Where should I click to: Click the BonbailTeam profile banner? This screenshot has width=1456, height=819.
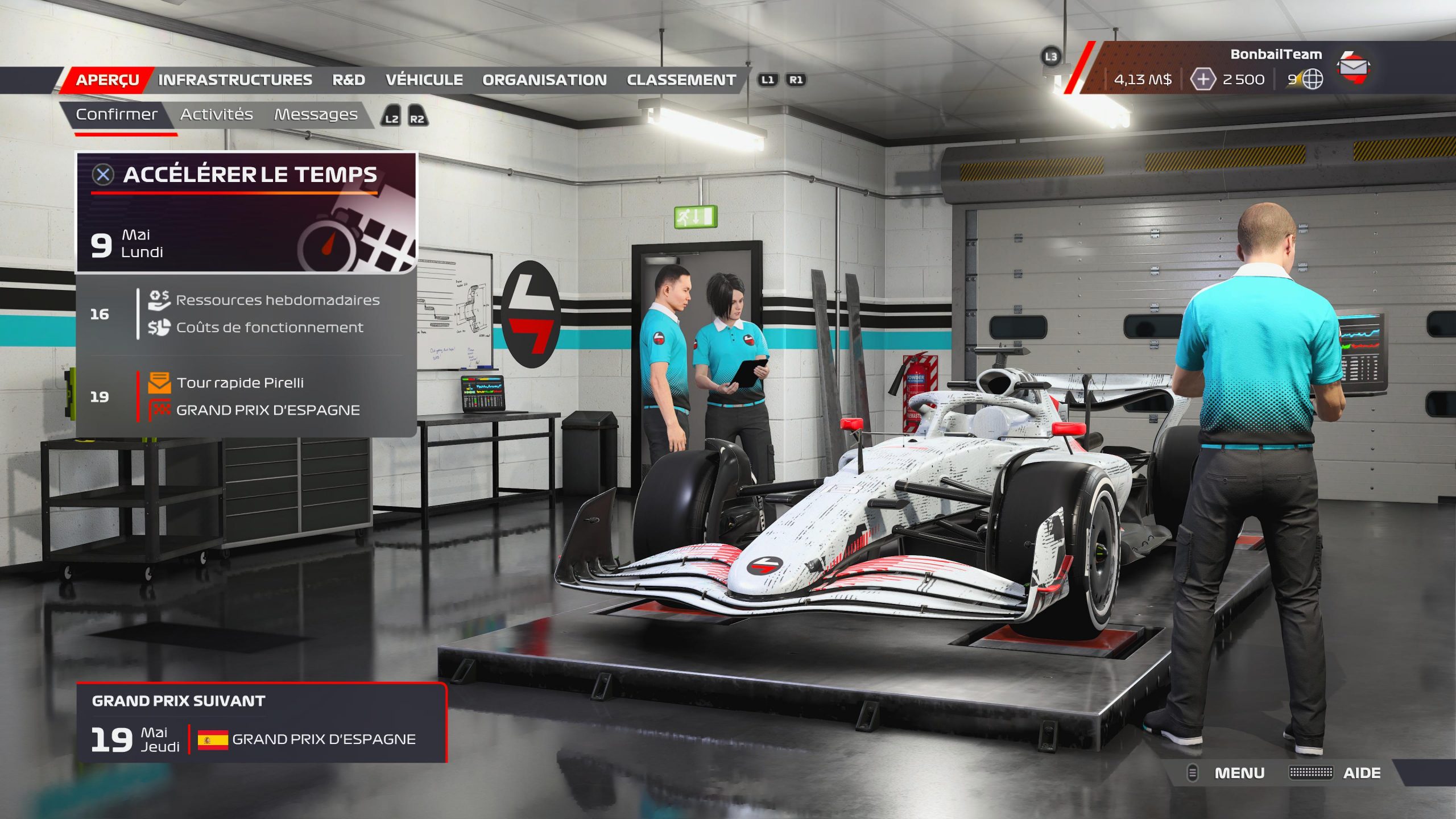[x=1275, y=55]
